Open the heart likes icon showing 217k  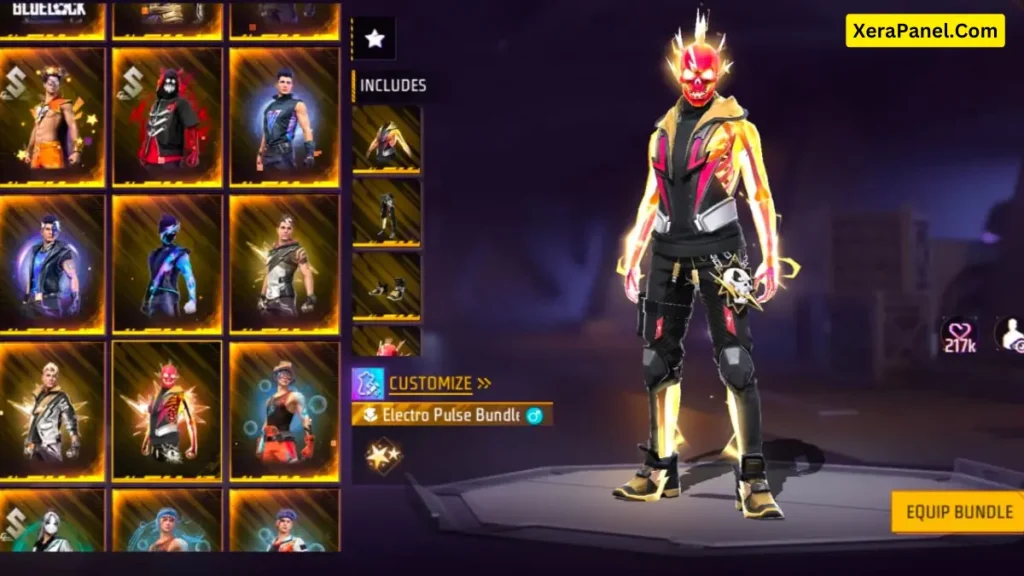(959, 336)
